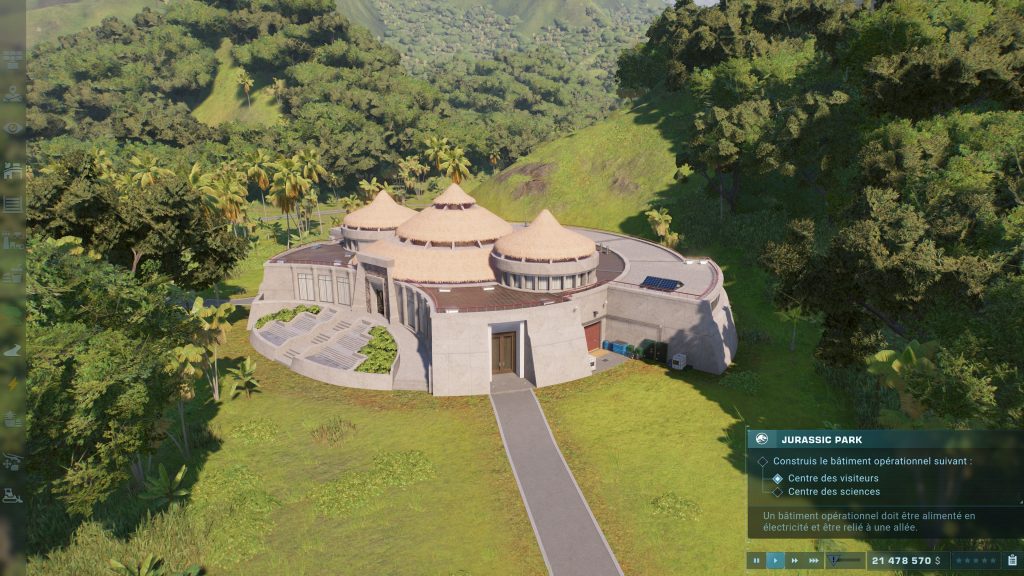Screen dimensions: 1024x576
Task: Pause the game simulation
Action: point(757,561)
